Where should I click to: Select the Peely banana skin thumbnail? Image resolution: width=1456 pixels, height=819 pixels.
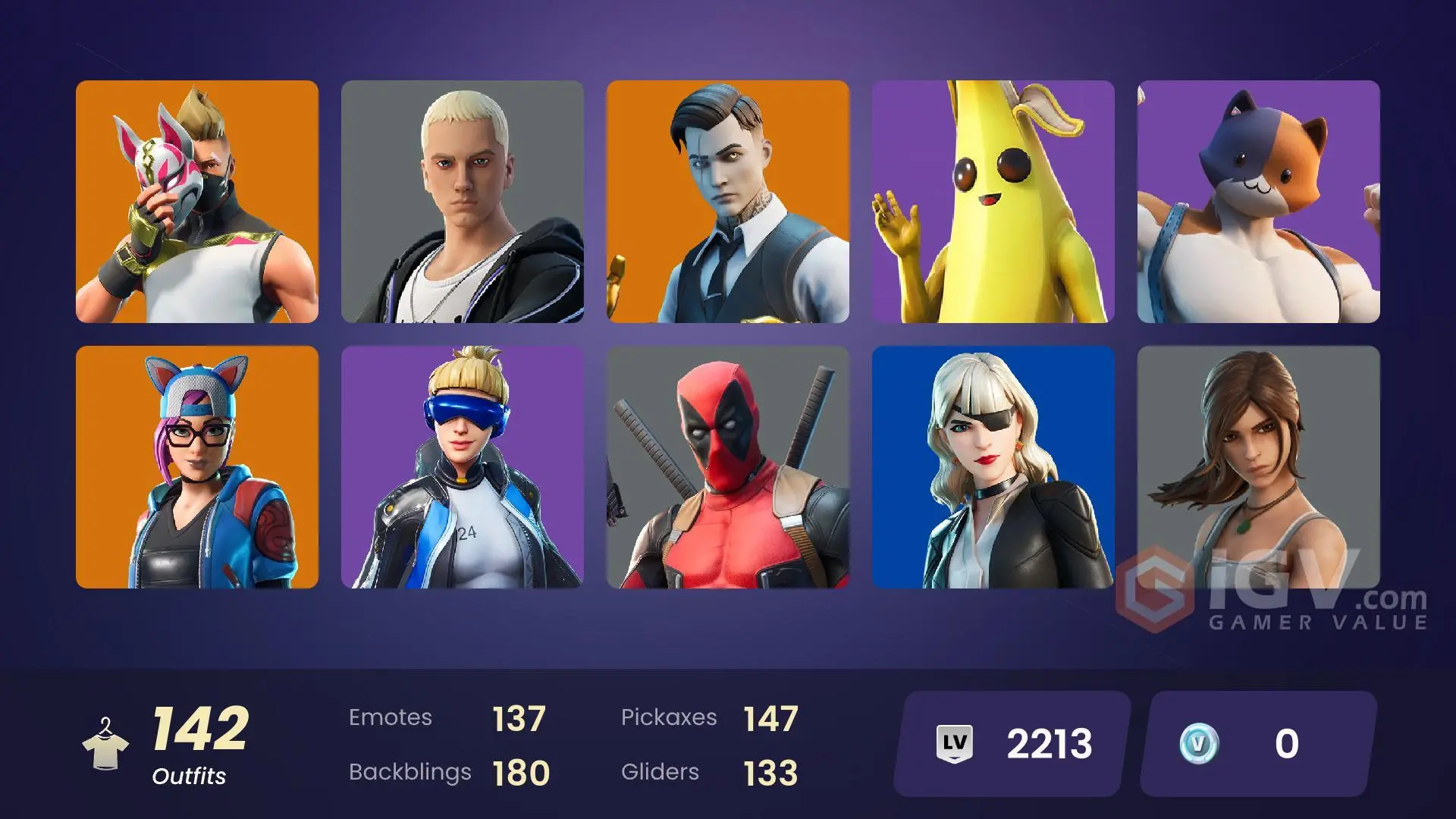pos(993,201)
